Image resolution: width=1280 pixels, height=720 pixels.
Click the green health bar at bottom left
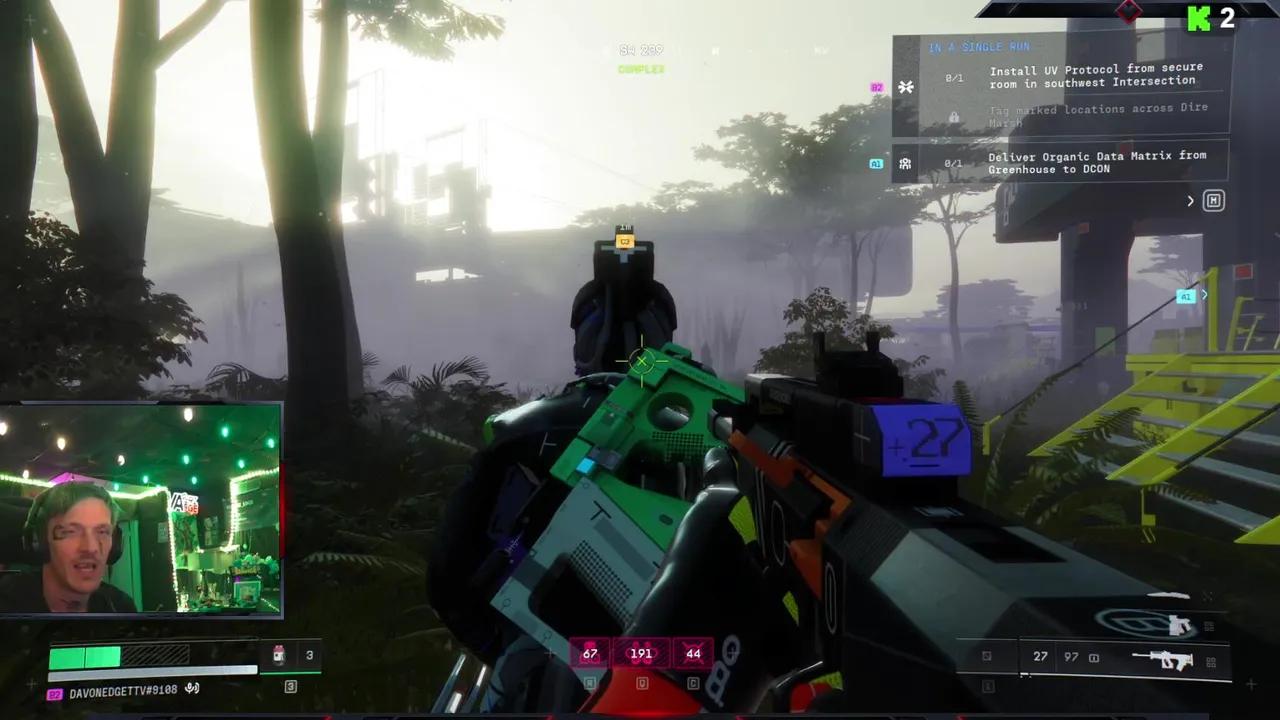pos(85,657)
